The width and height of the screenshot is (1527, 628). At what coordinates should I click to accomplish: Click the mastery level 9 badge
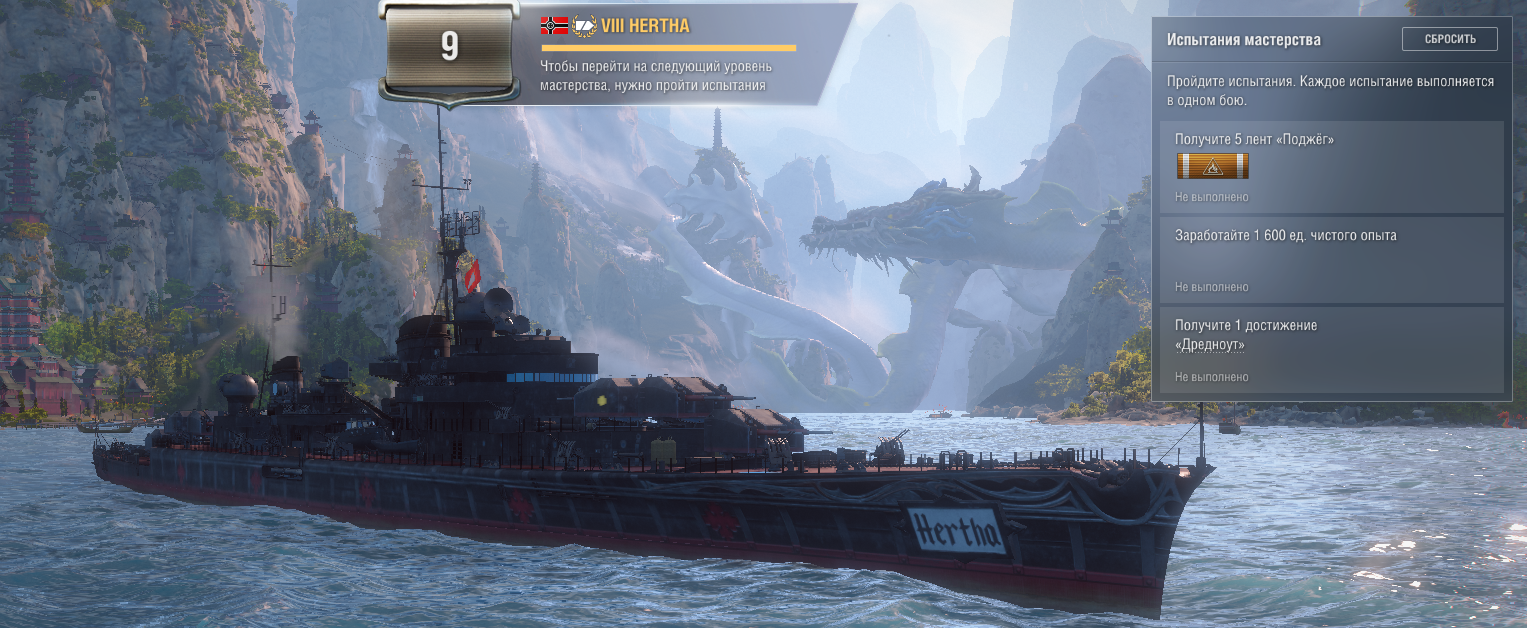click(x=449, y=49)
